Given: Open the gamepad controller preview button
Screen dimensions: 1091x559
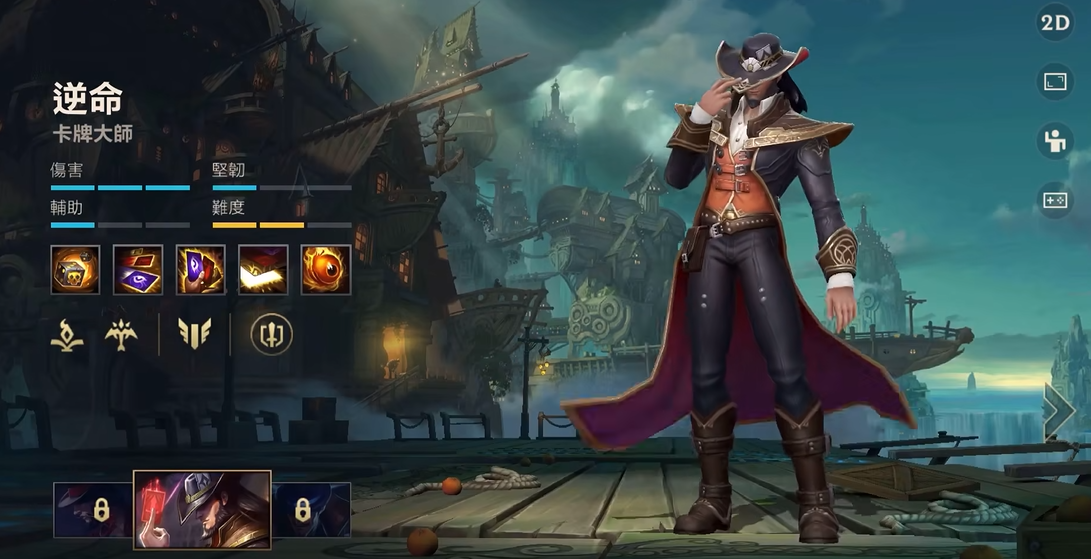Looking at the screenshot, I should point(1056,200).
